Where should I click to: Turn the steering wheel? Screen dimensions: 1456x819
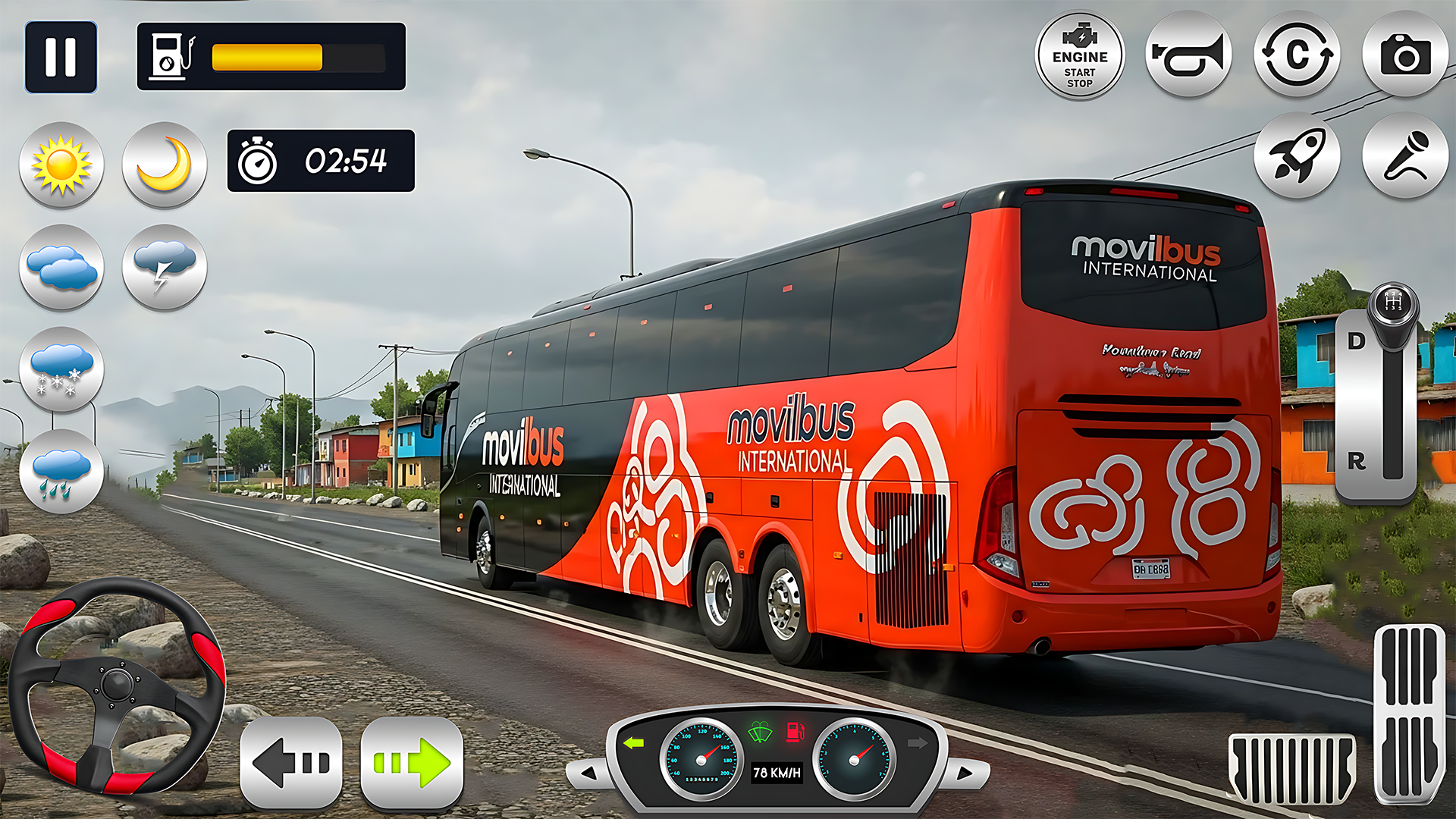(x=117, y=686)
